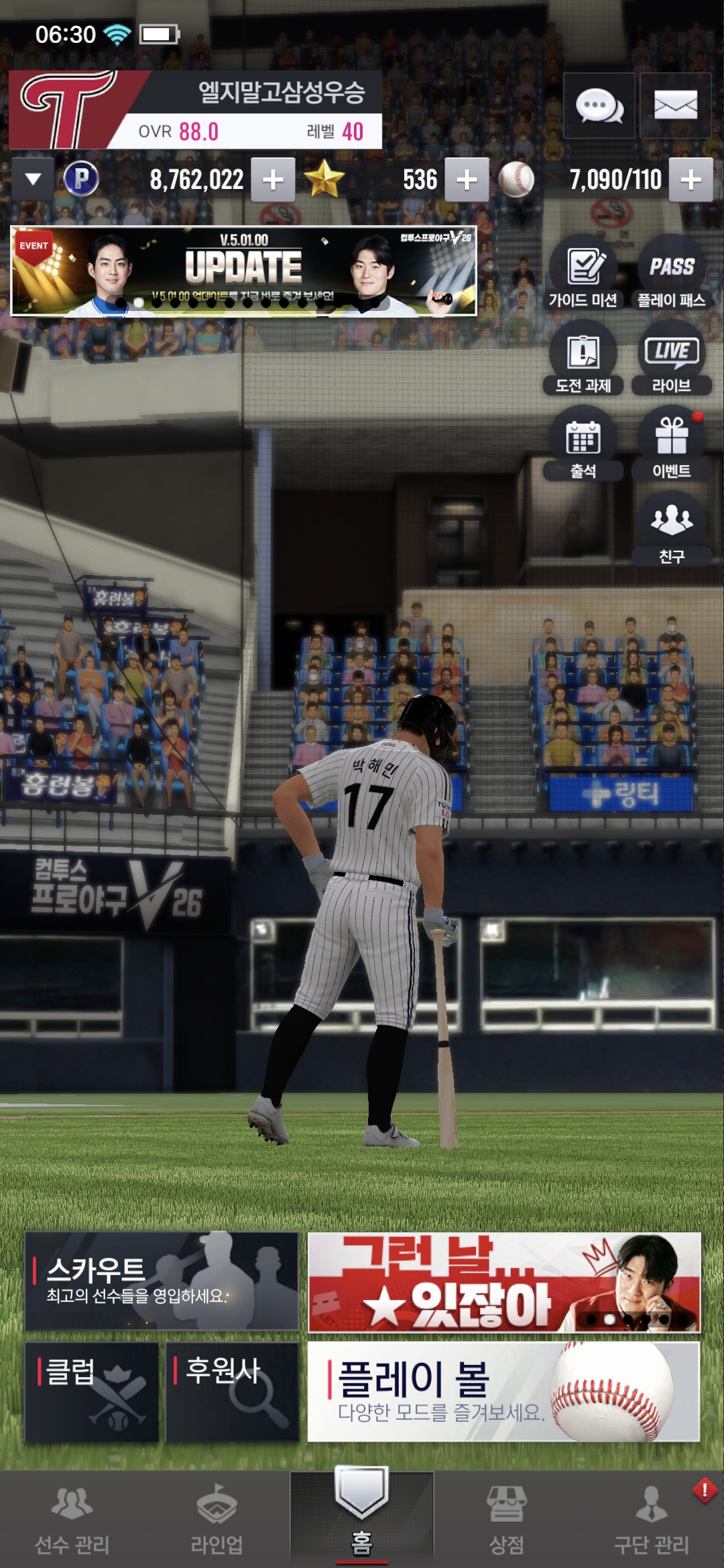724x1568 pixels.
Task: Open the chat speech bubble icon
Action: 599,106
